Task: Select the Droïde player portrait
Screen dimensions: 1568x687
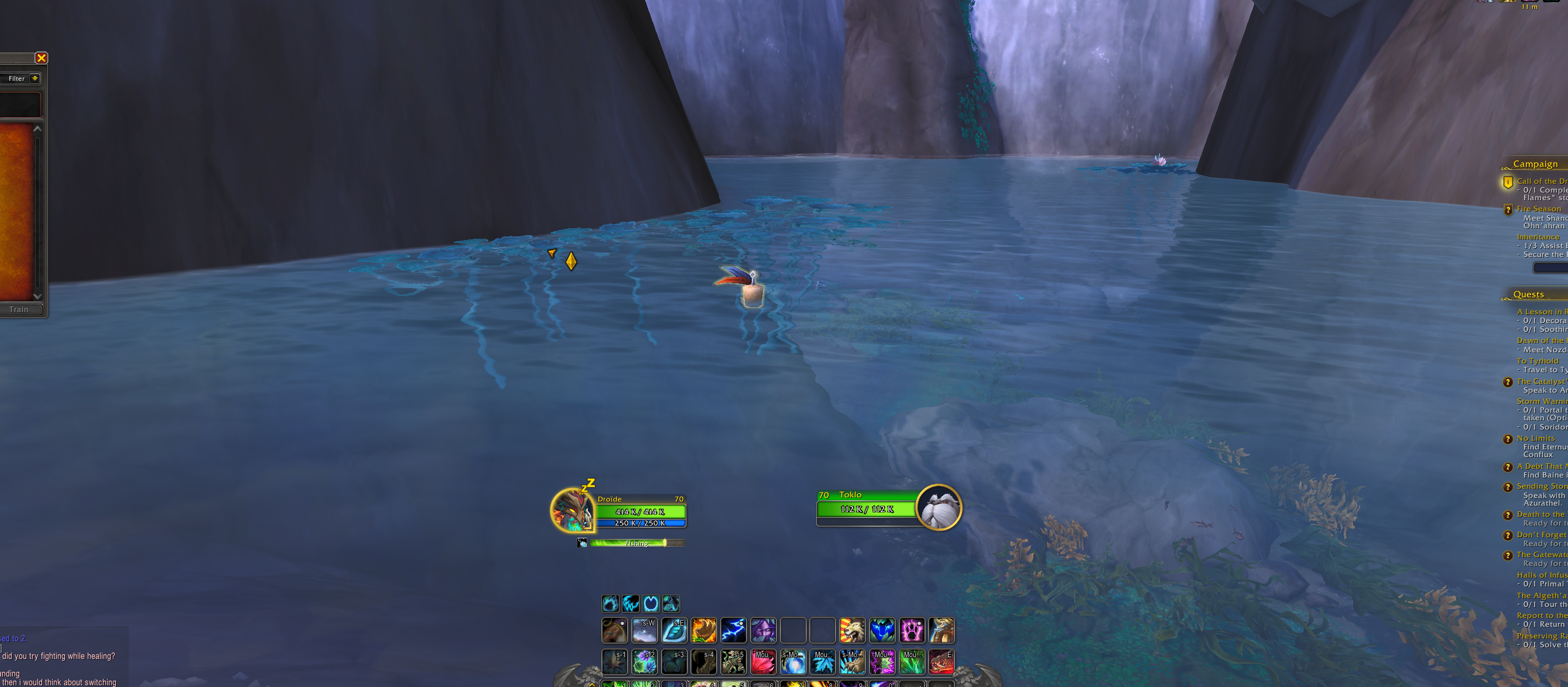Action: click(571, 510)
